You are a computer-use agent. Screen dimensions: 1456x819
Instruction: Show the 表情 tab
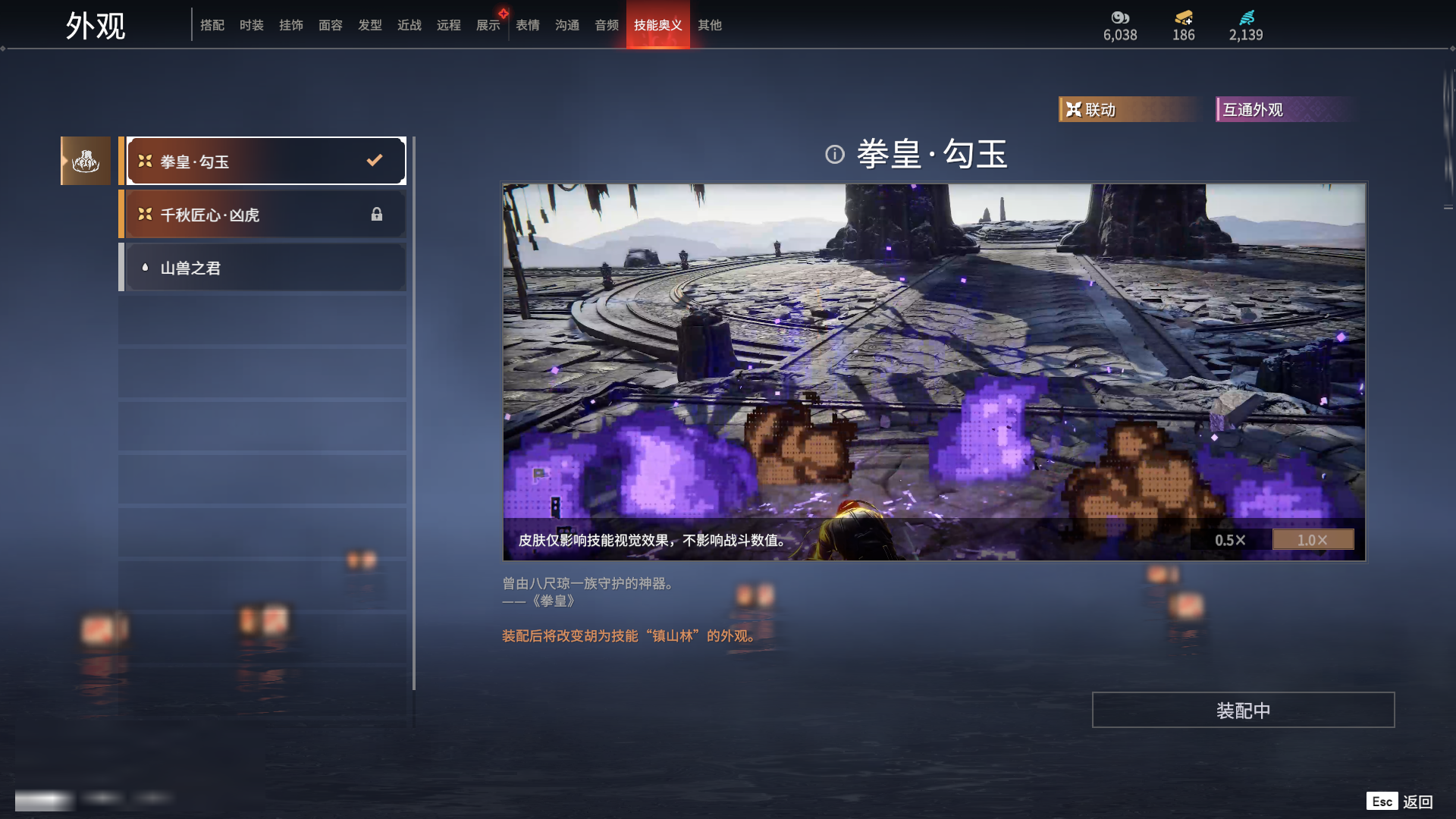528,25
